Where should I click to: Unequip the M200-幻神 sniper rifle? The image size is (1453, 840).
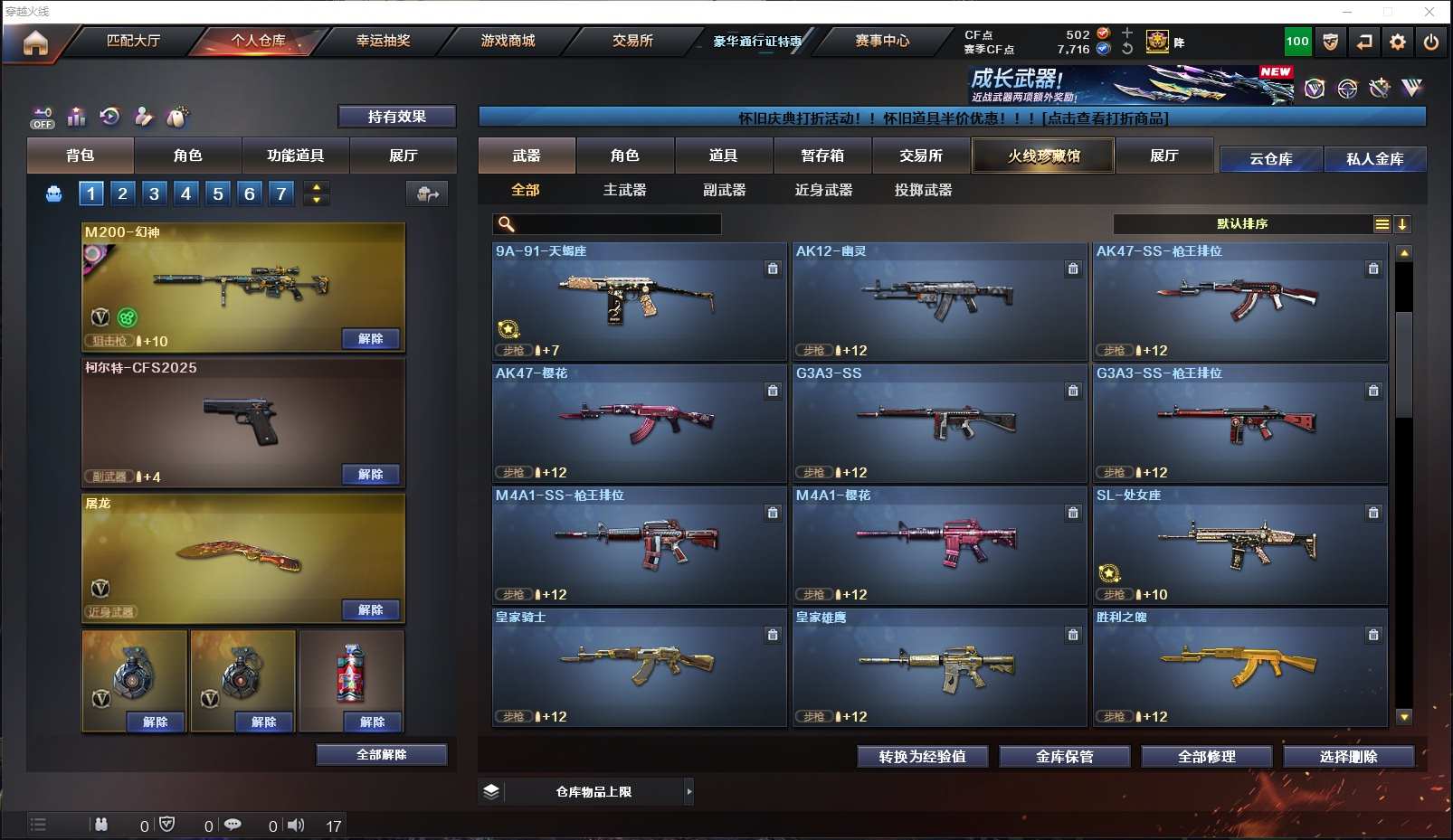click(371, 339)
